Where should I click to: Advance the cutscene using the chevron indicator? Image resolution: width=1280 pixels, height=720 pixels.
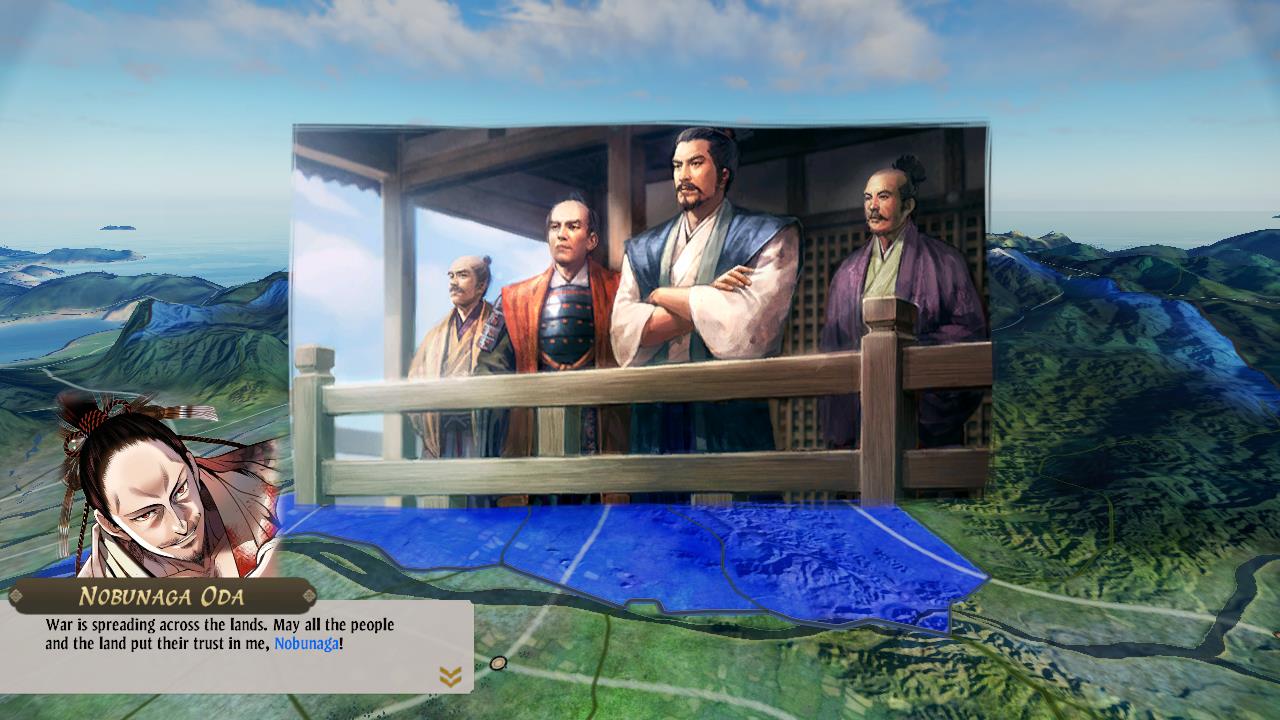448,676
